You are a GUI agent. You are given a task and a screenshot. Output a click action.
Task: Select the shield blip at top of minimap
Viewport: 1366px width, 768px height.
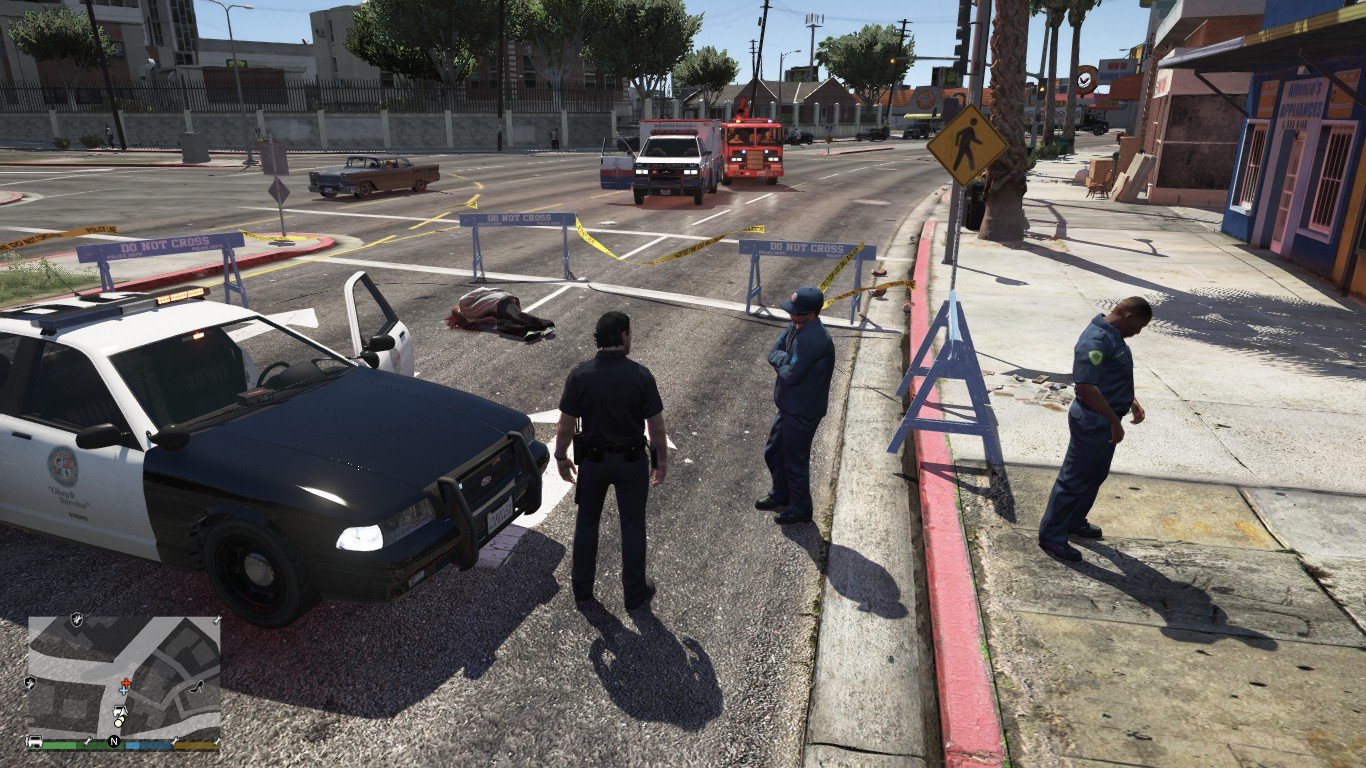[x=77, y=619]
